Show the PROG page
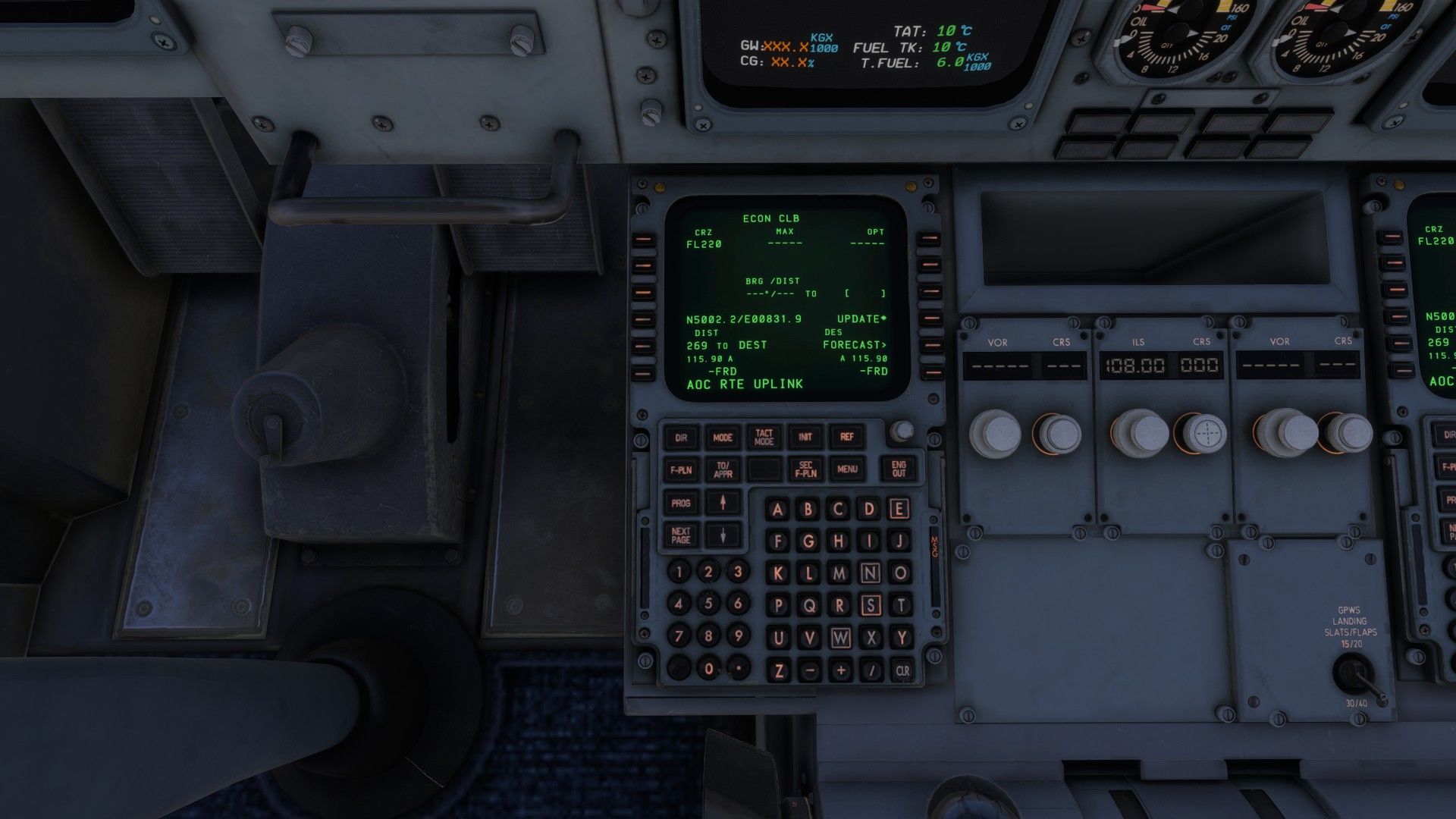 pyautogui.click(x=681, y=503)
